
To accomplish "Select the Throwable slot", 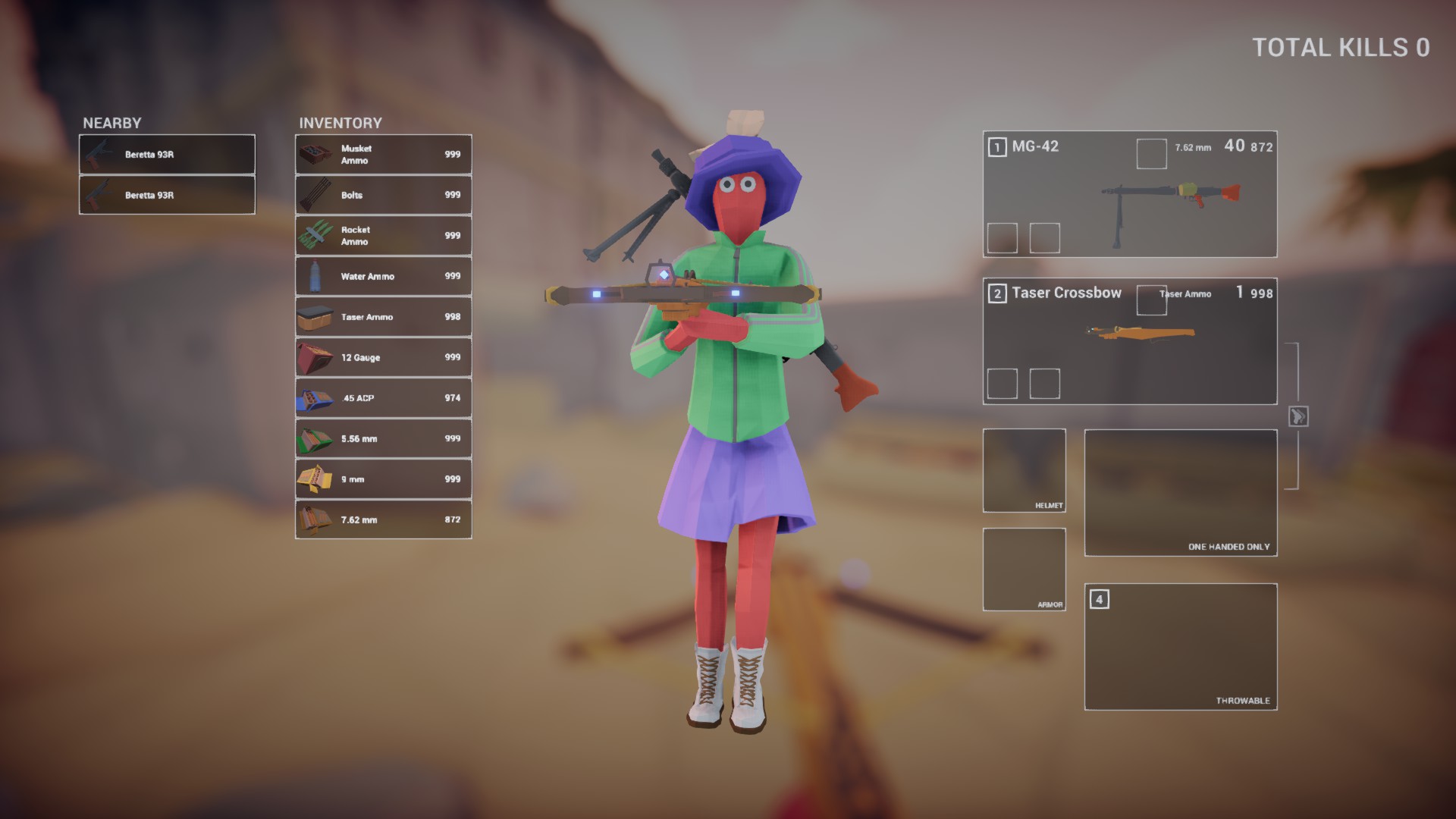I will 1180,646.
